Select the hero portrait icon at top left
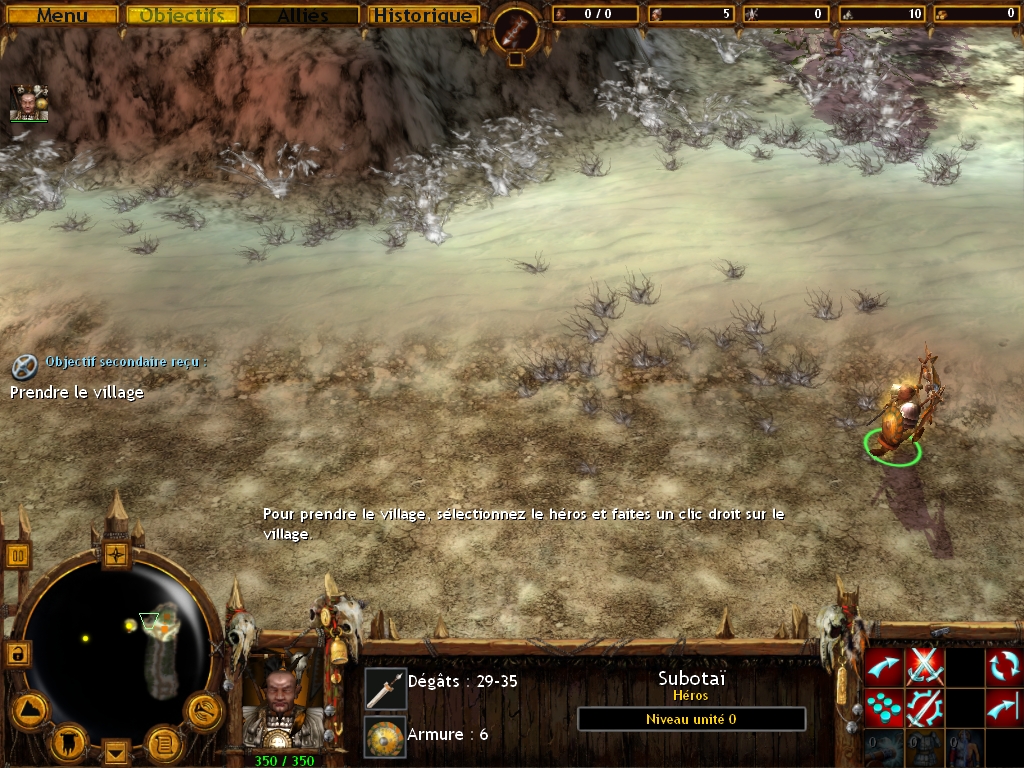This screenshot has height=768, width=1024. (29, 103)
